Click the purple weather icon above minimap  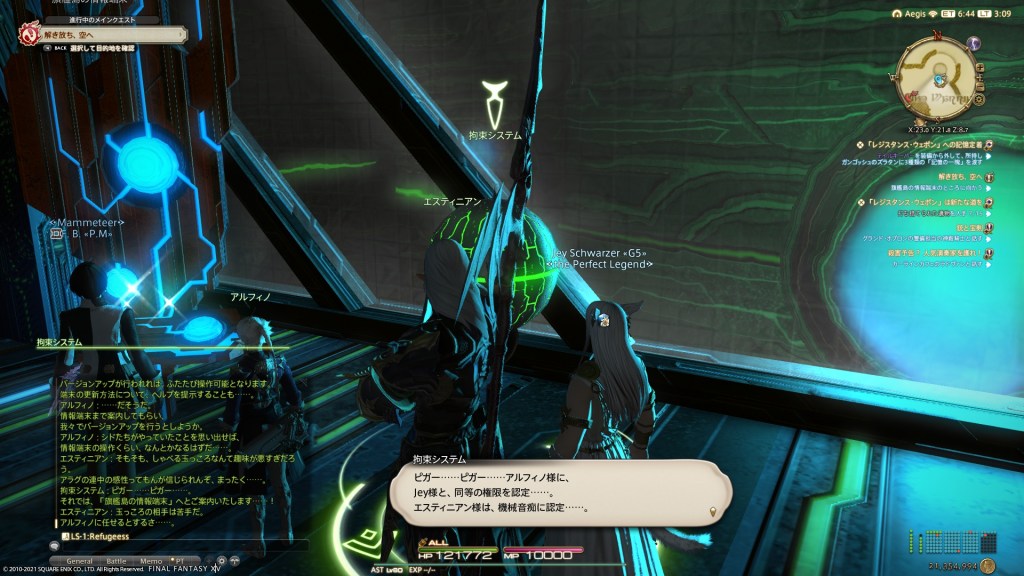tap(974, 43)
